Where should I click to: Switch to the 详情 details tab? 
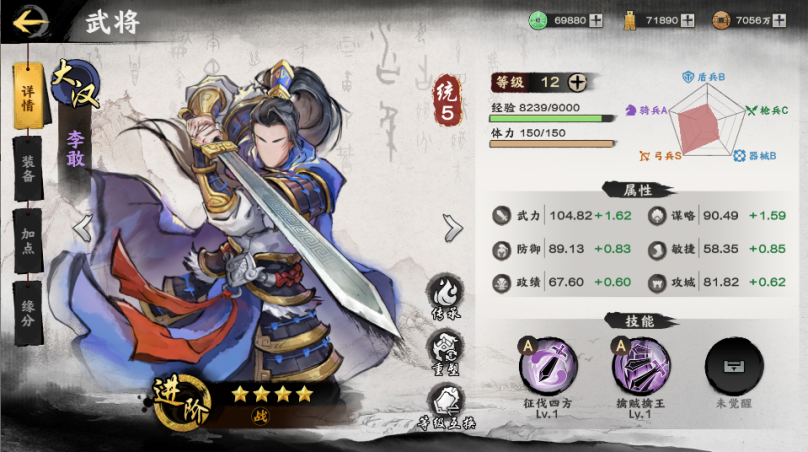coord(28,97)
